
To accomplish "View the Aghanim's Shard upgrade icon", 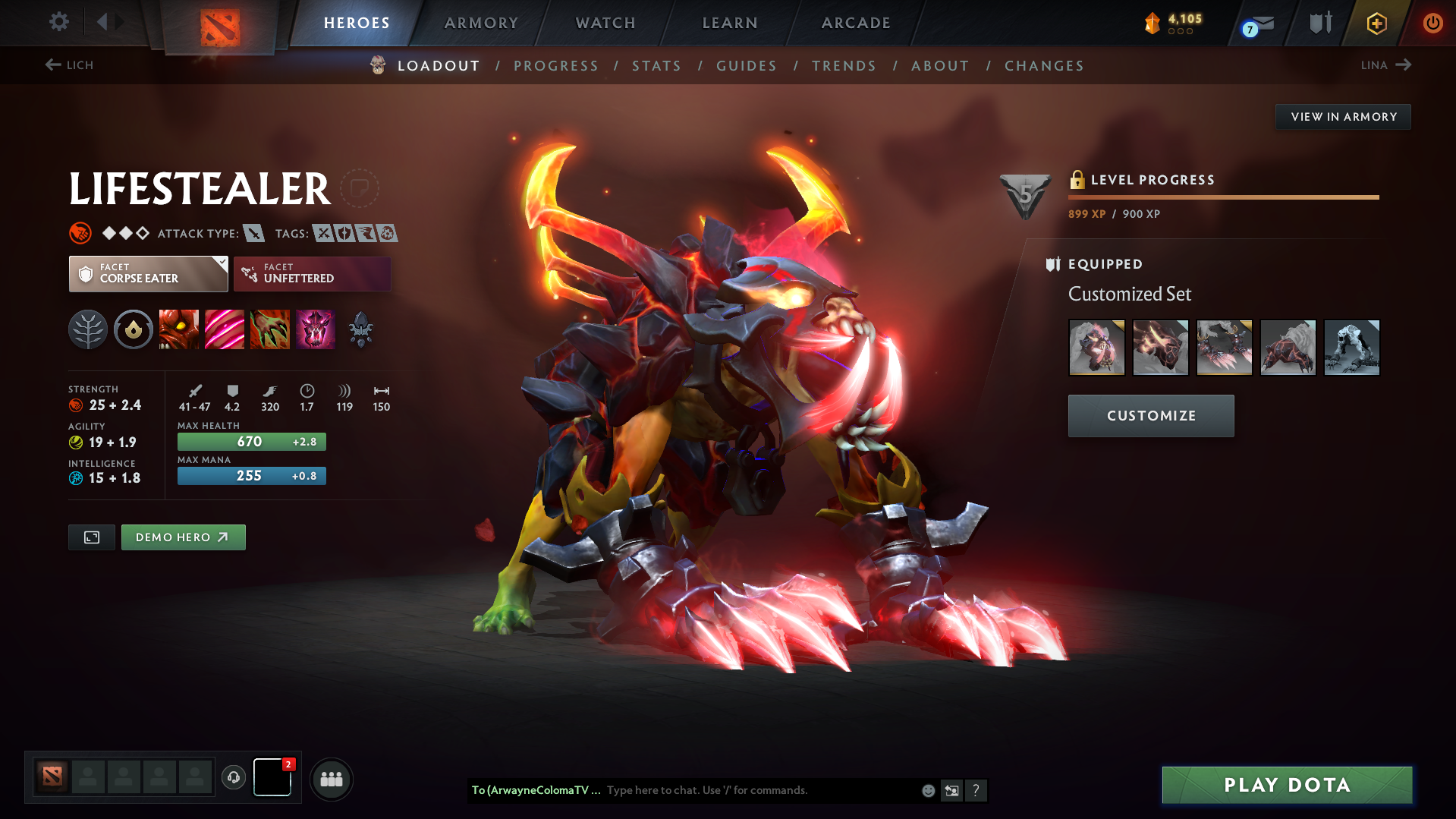I will (360, 329).
